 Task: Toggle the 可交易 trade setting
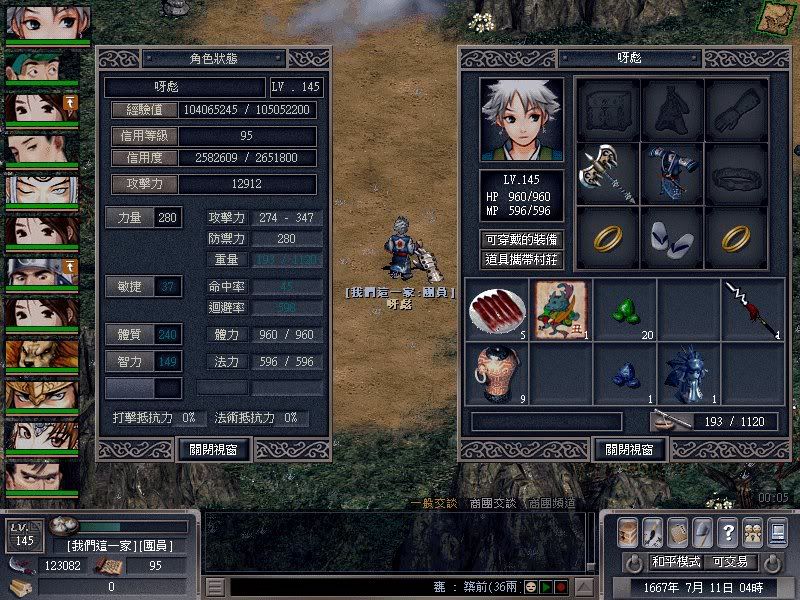pyautogui.click(x=732, y=562)
